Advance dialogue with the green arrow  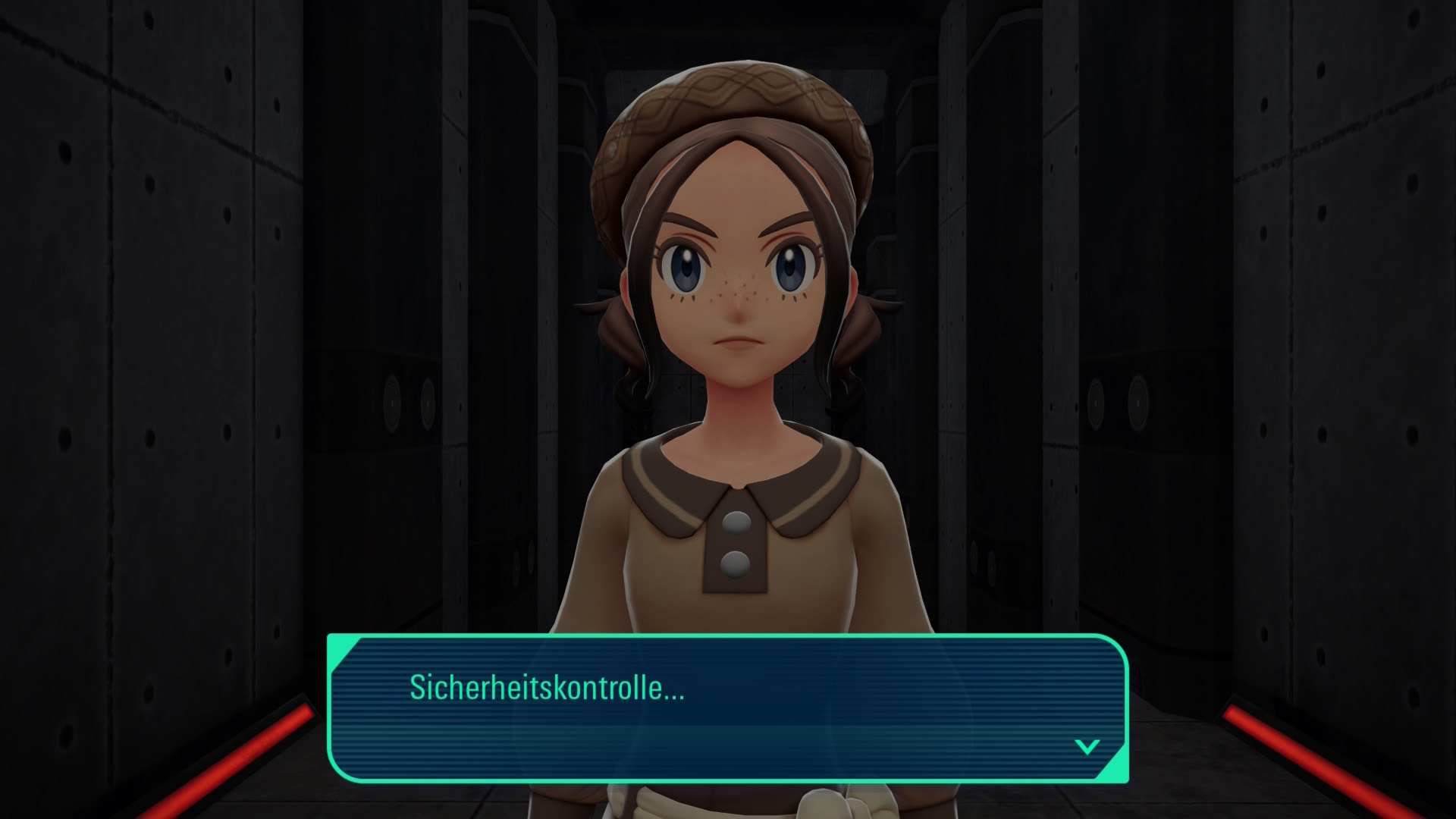(x=1087, y=747)
